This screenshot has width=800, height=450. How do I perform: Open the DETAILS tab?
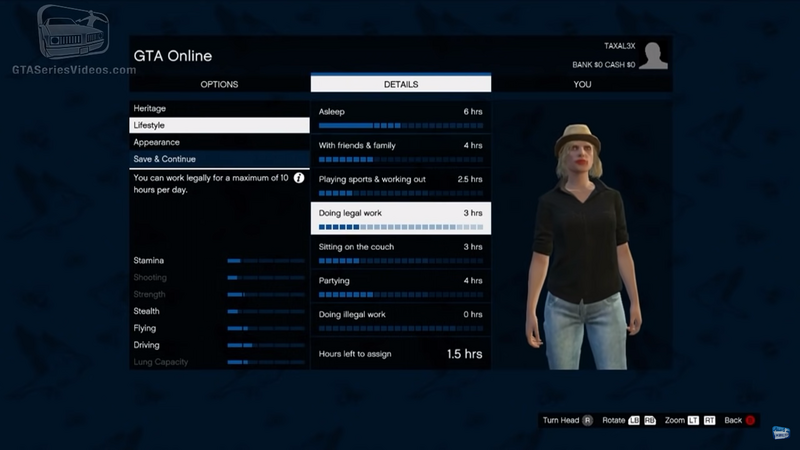400,84
